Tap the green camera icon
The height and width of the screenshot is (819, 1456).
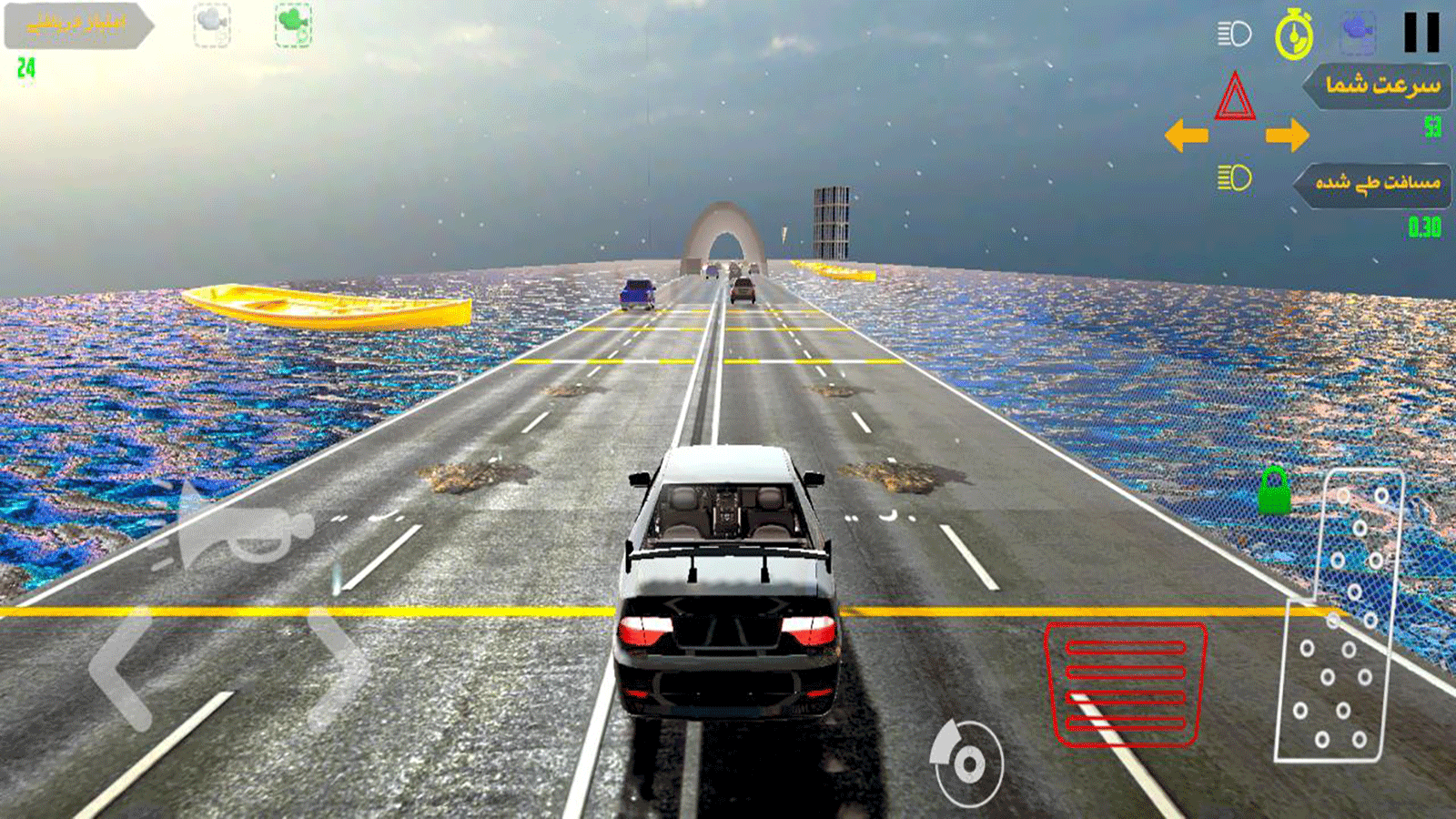[294, 25]
